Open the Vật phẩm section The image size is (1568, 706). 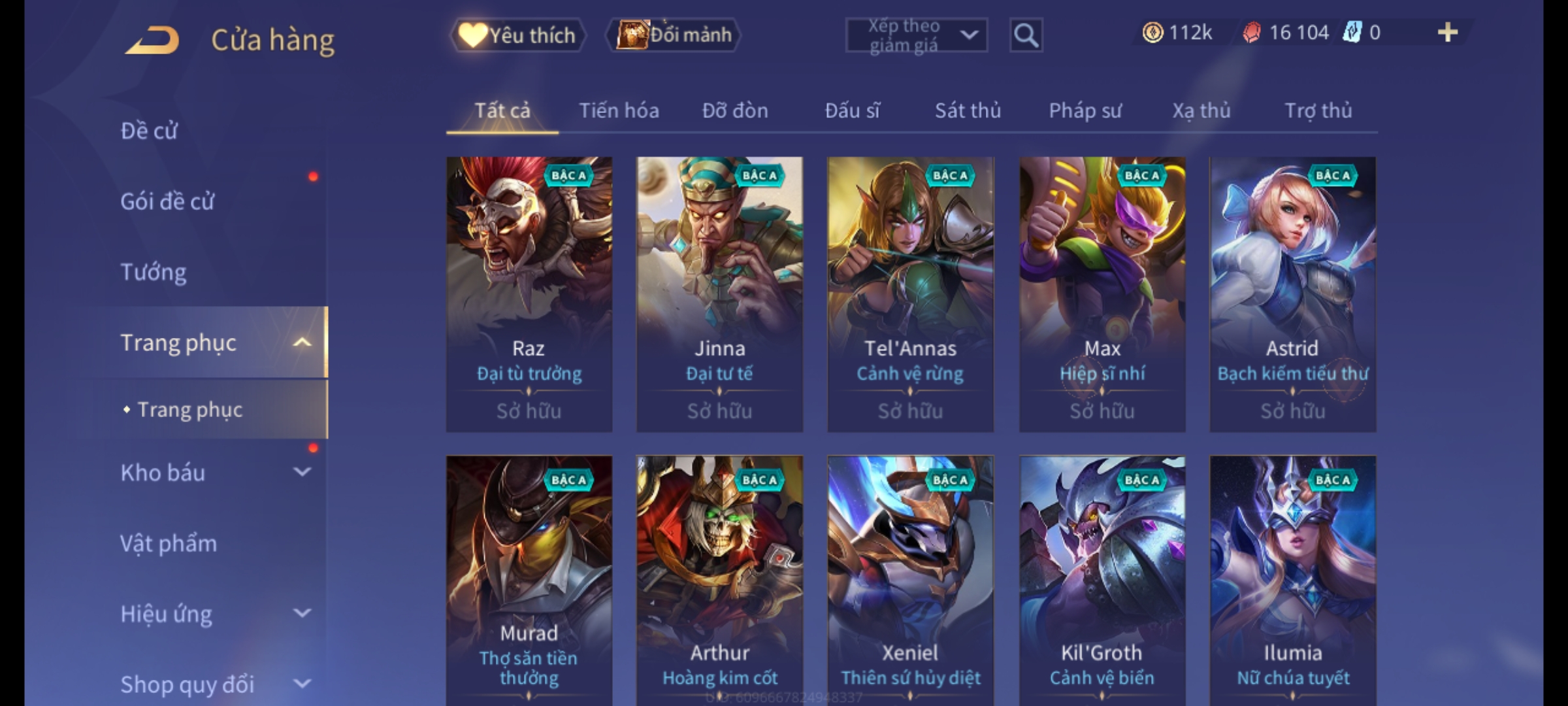tap(169, 544)
